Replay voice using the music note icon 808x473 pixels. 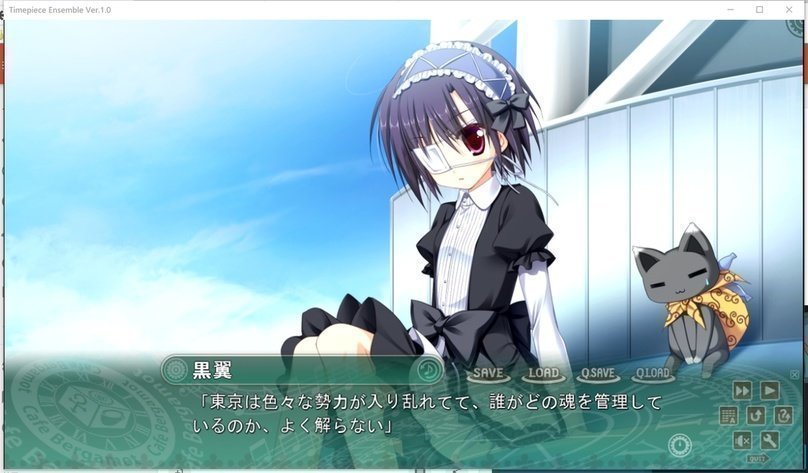coord(428,370)
